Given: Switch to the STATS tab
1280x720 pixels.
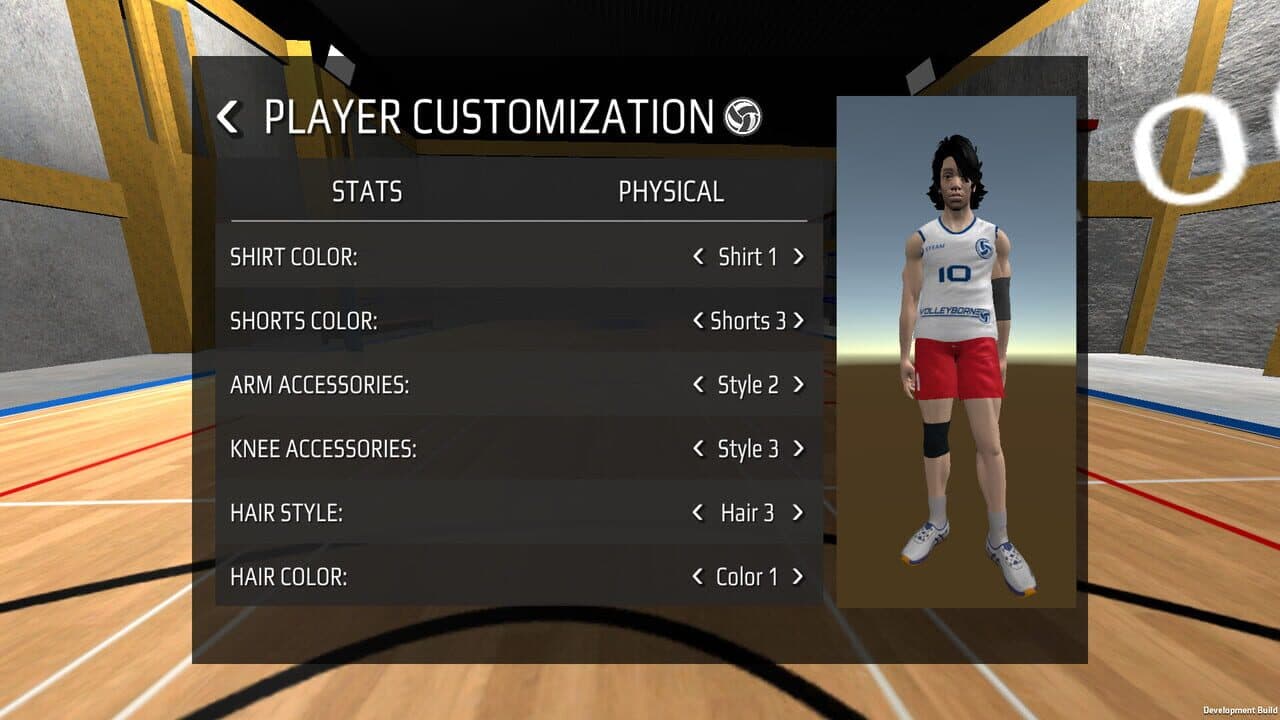Looking at the screenshot, I should coord(367,191).
